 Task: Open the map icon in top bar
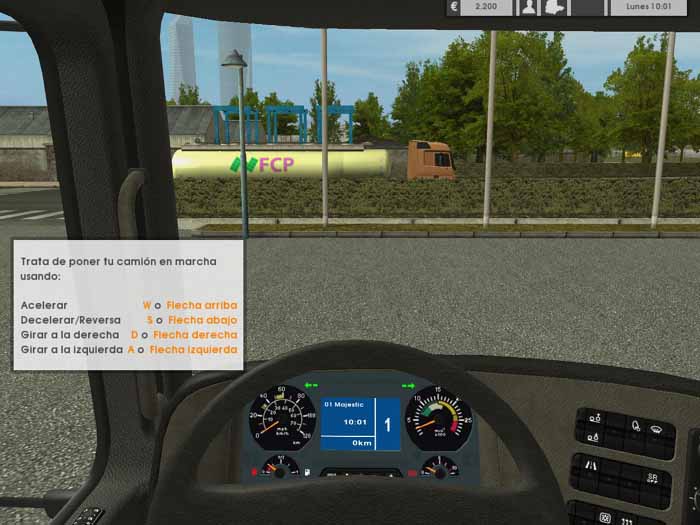pyautogui.click(x=557, y=8)
